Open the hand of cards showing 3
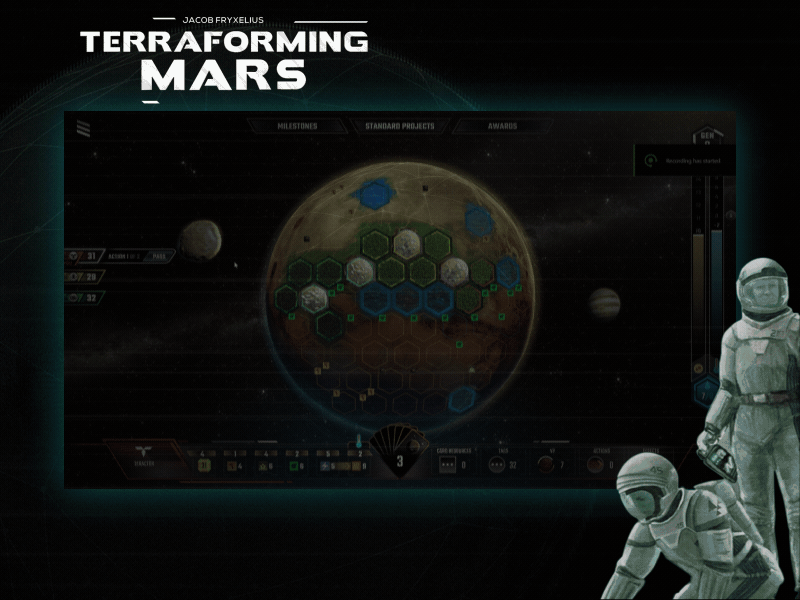The width and height of the screenshot is (800, 600). pos(400,455)
